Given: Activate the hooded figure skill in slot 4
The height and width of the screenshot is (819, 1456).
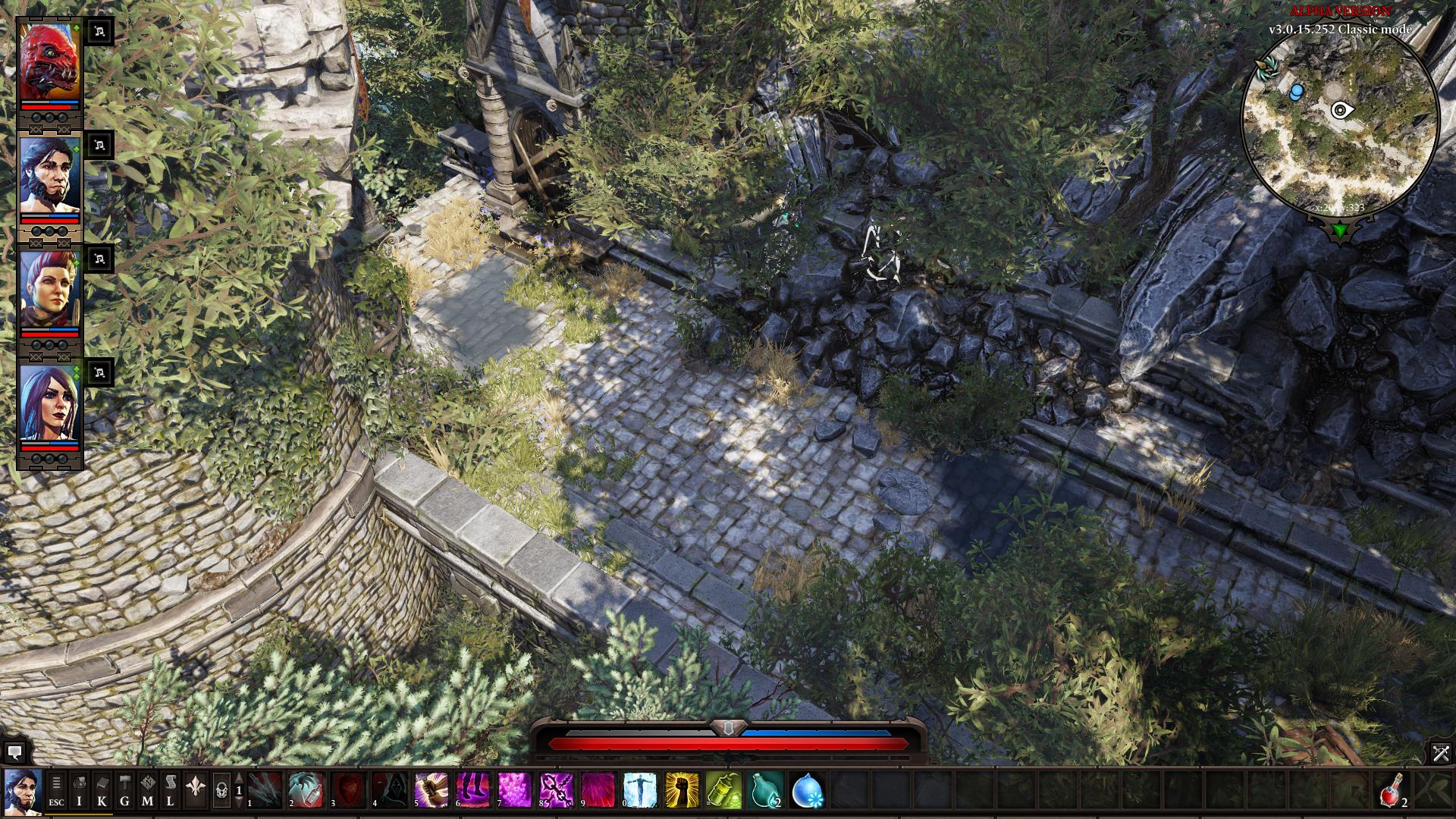Looking at the screenshot, I should [389, 790].
